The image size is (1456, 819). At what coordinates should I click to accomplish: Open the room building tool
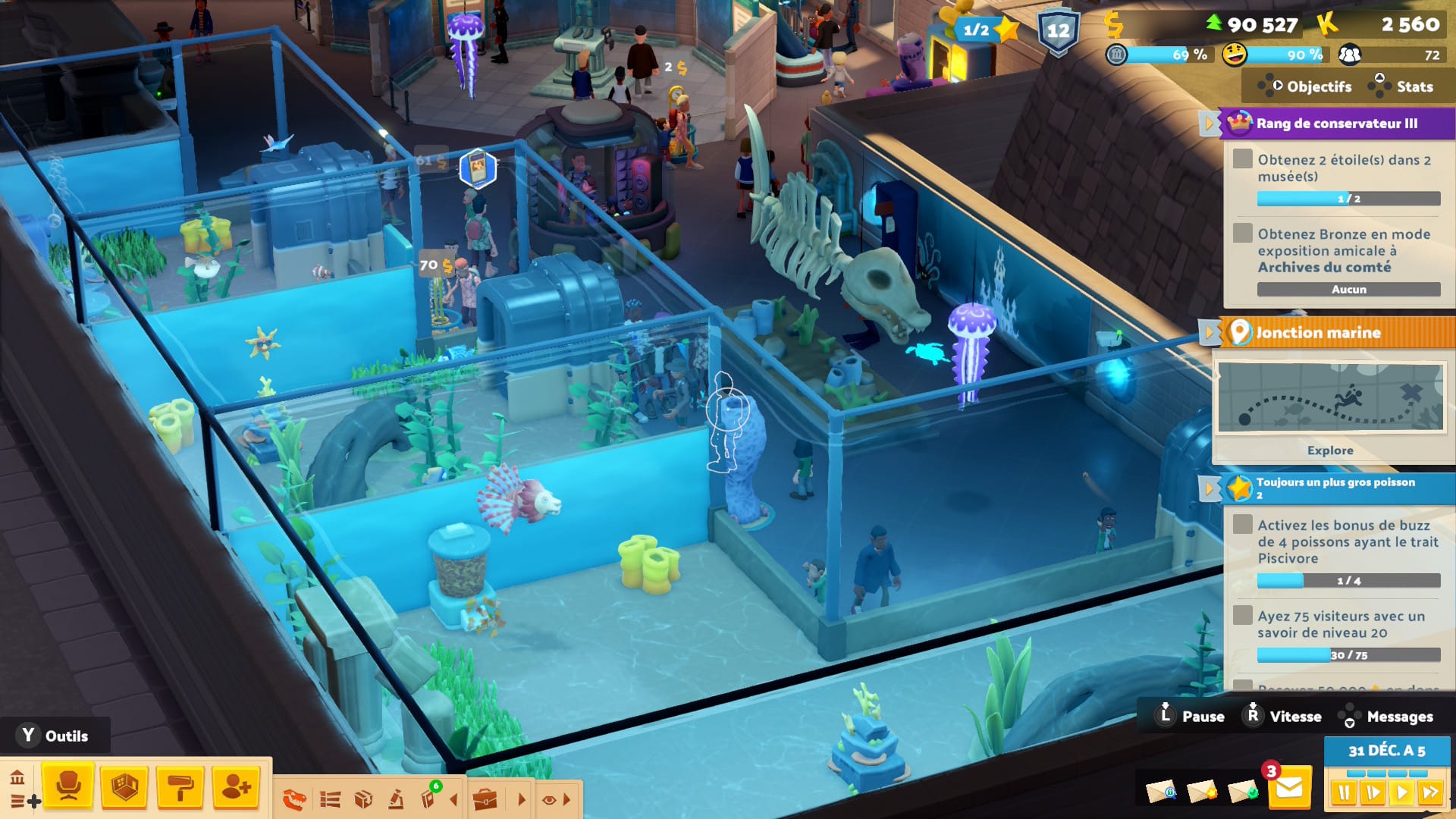pos(124,786)
